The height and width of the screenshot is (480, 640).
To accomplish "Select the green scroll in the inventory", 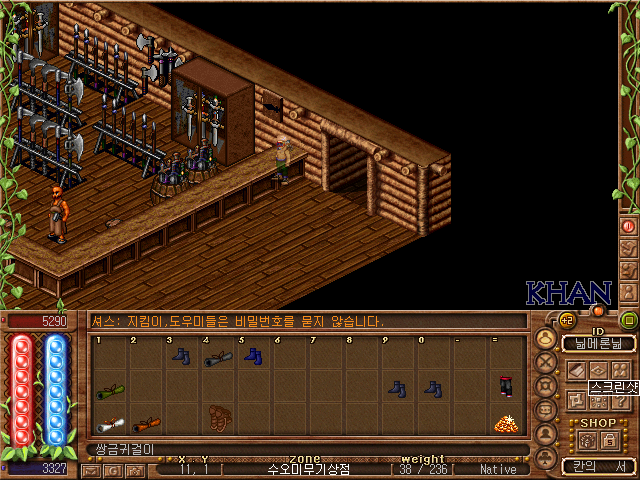I will [x=110, y=391].
